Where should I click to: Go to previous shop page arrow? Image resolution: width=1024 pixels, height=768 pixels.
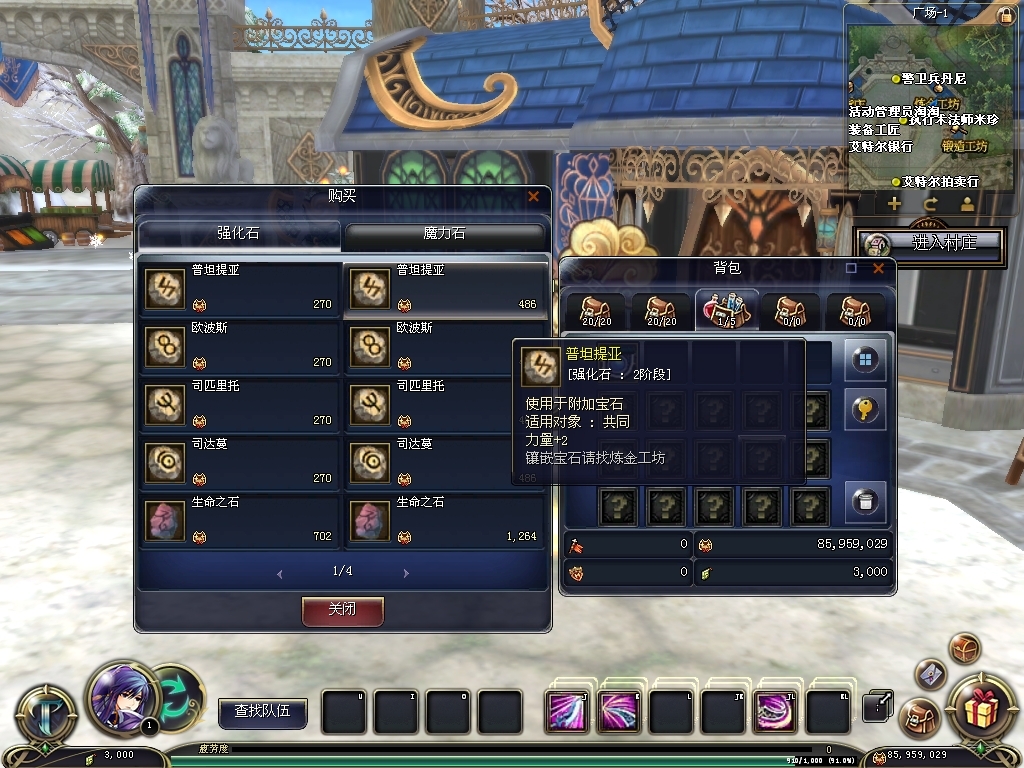click(279, 573)
